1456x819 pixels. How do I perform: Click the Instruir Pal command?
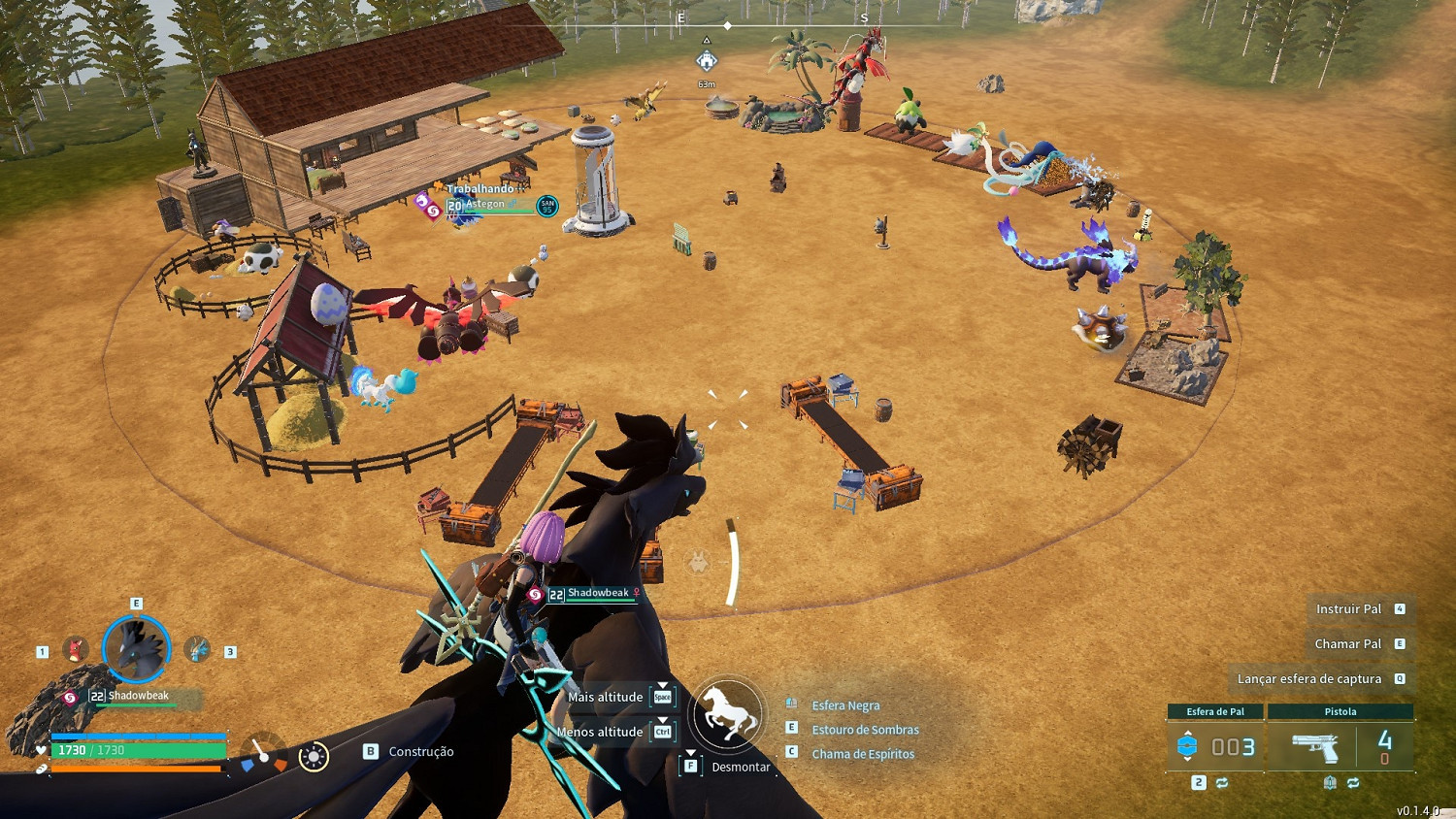[x=1348, y=609]
